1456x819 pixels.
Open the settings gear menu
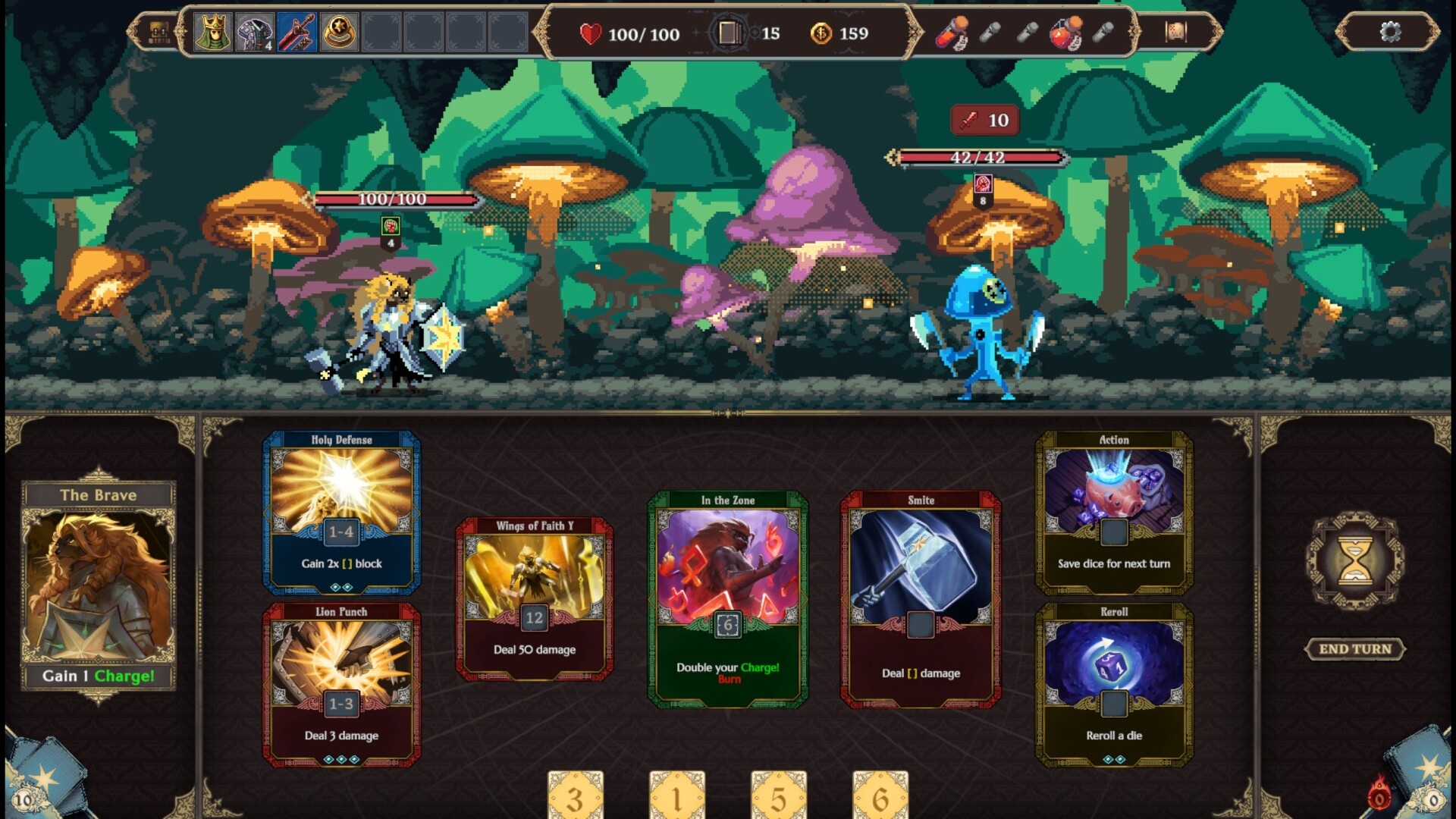pyautogui.click(x=1390, y=33)
